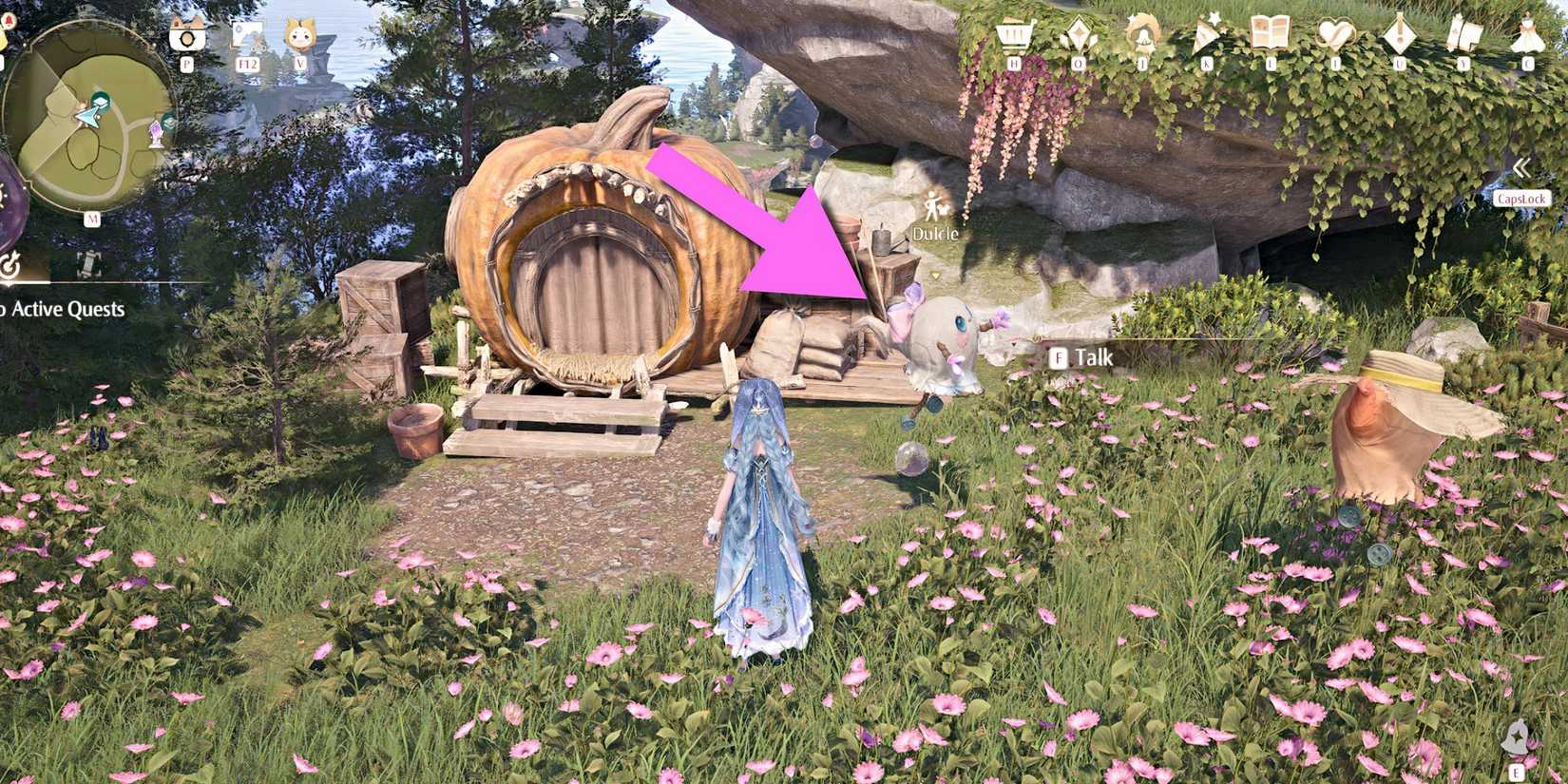Click the bell notification icon labeled J
This screenshot has height=784, width=1568.
[x=1141, y=35]
